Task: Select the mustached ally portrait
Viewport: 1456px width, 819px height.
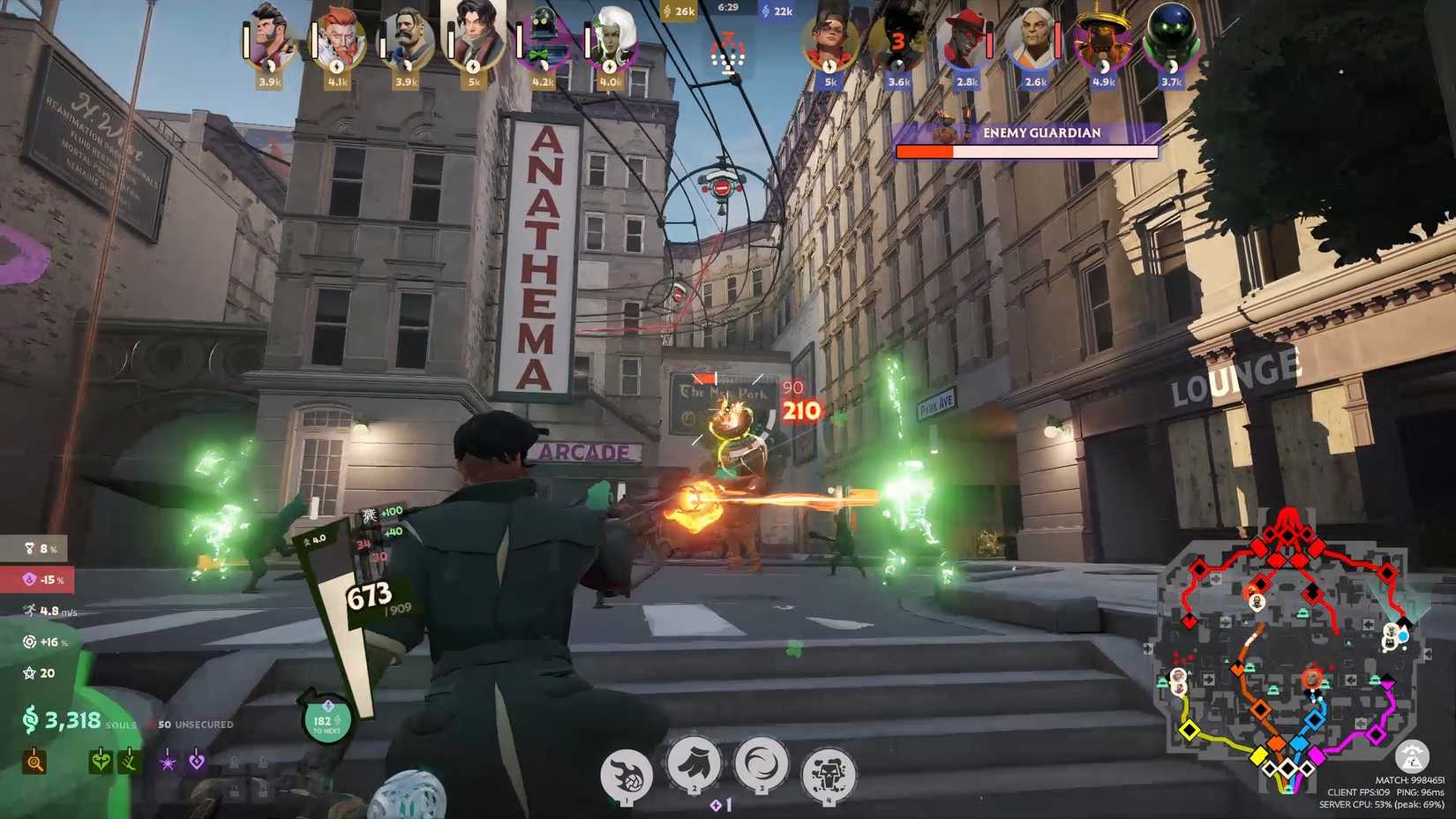Action: 407,37
